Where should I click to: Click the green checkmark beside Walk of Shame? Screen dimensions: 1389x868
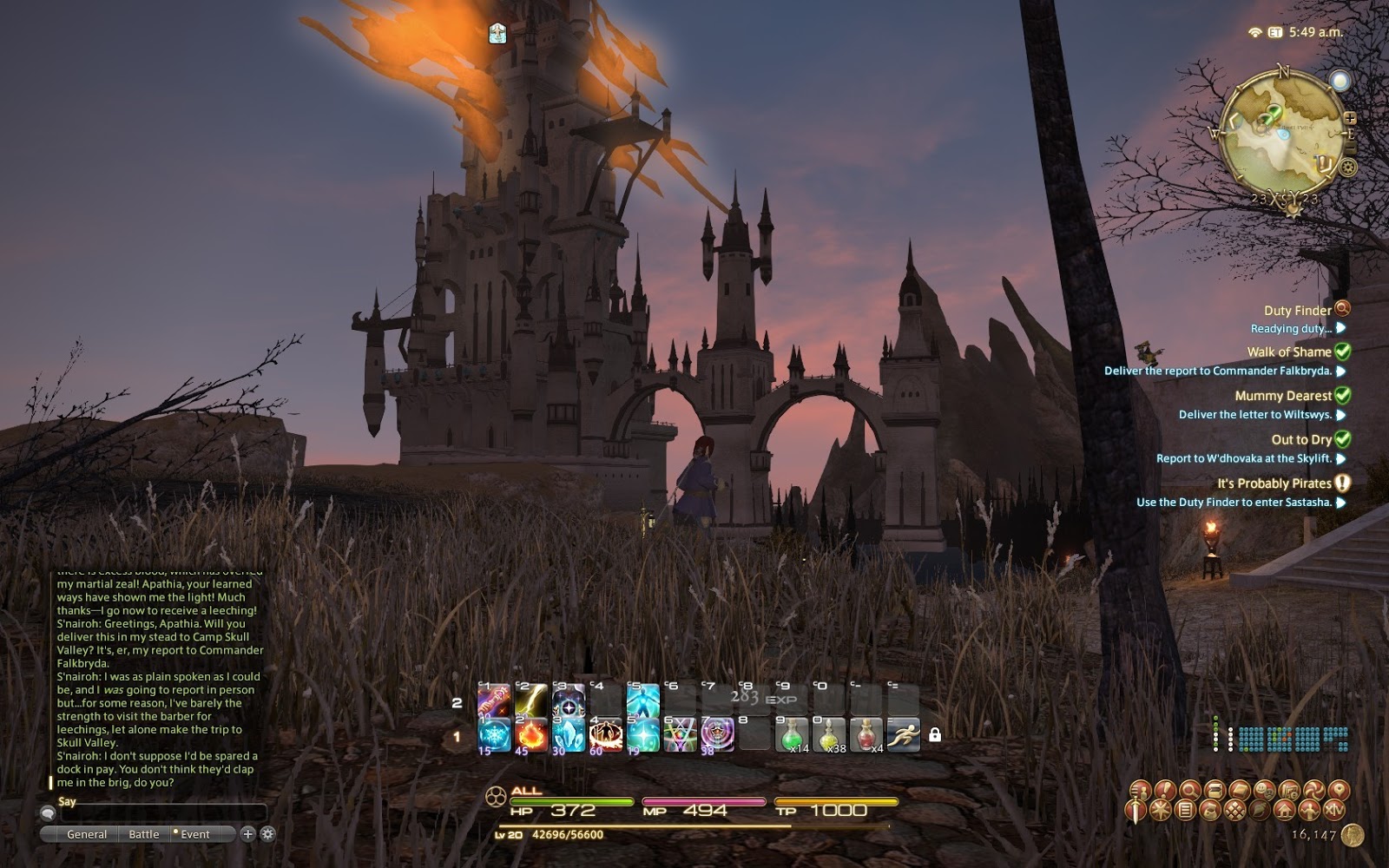[1342, 352]
